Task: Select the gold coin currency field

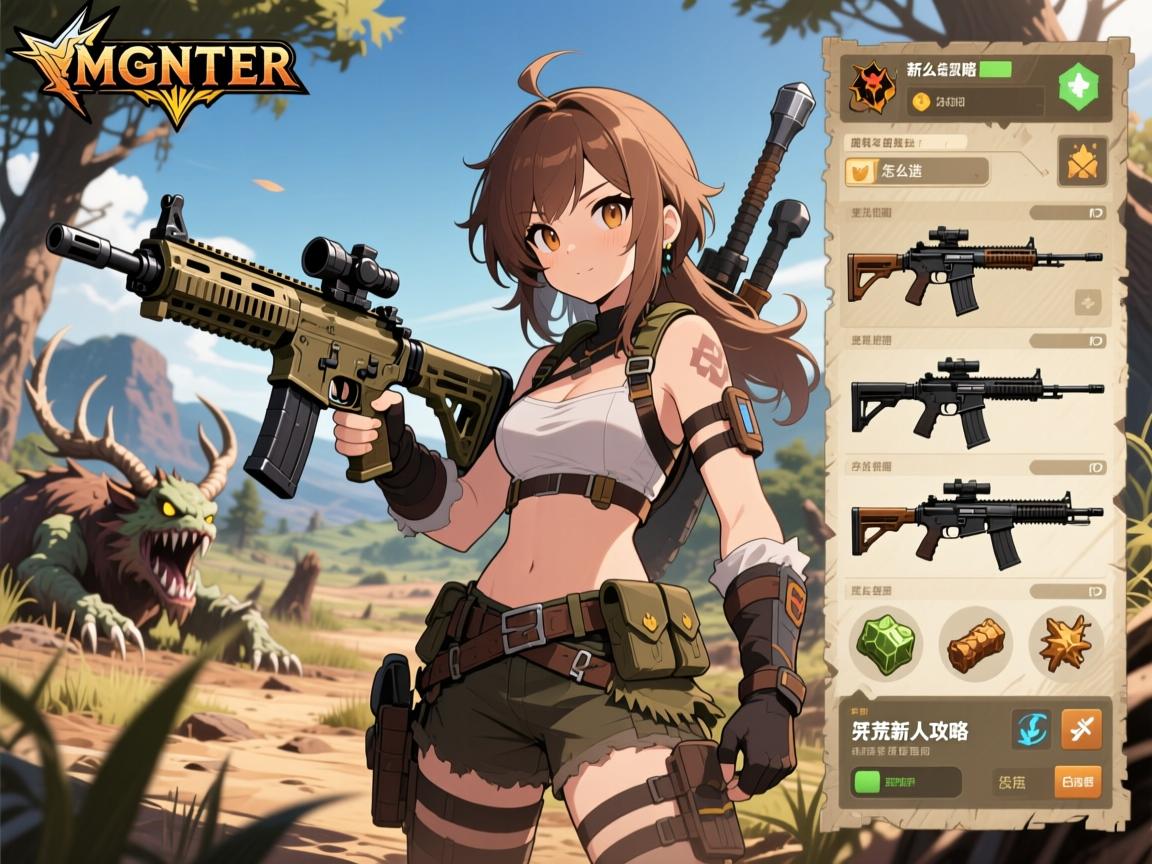Action: point(974,101)
